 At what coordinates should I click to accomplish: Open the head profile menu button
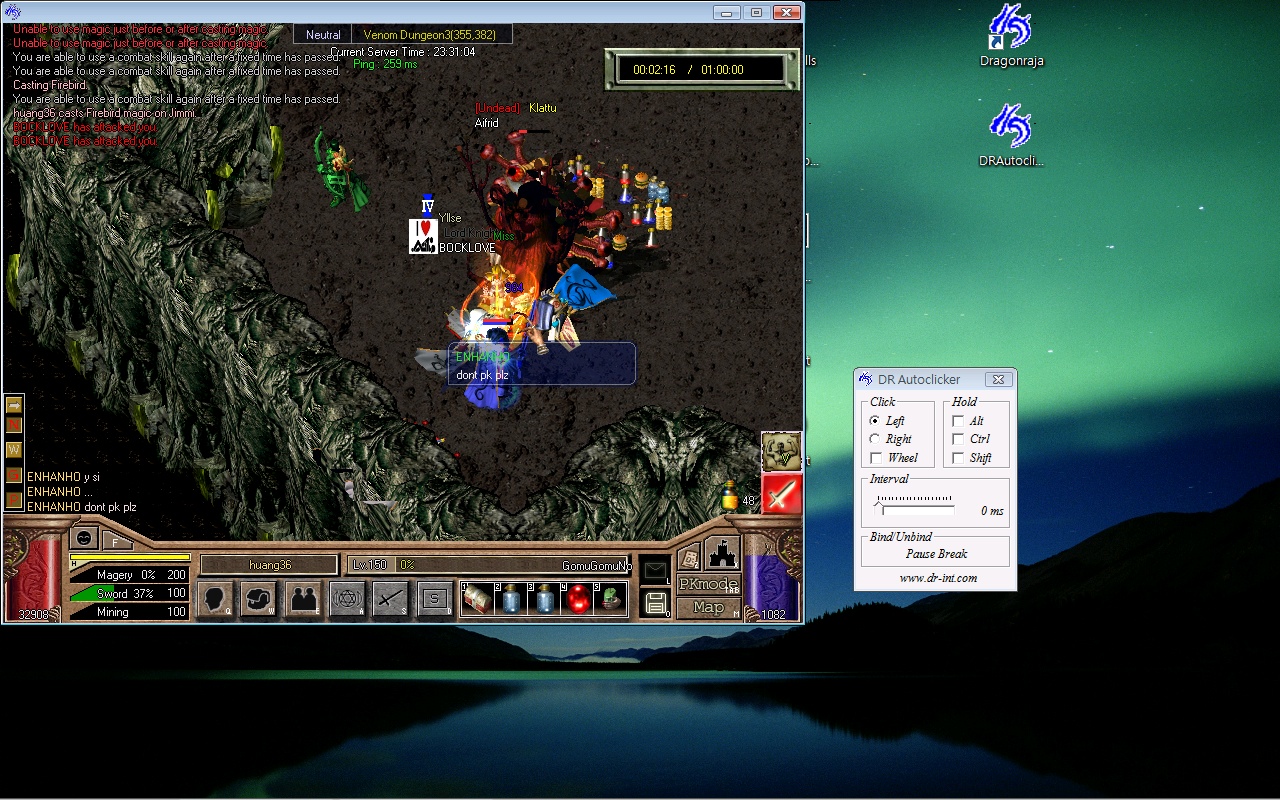(x=214, y=599)
